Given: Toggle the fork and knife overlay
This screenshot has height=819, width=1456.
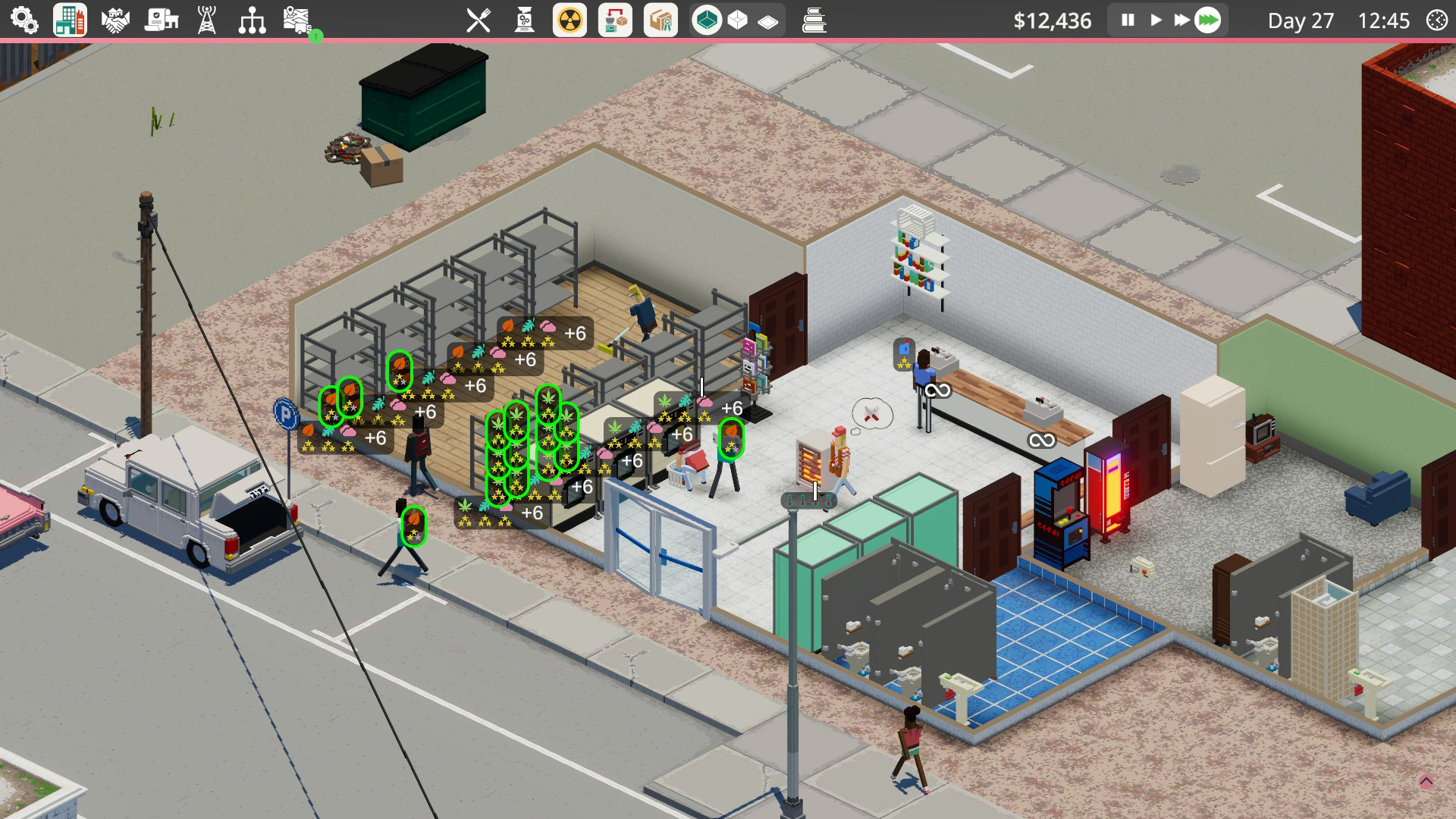Looking at the screenshot, I should tap(479, 20).
